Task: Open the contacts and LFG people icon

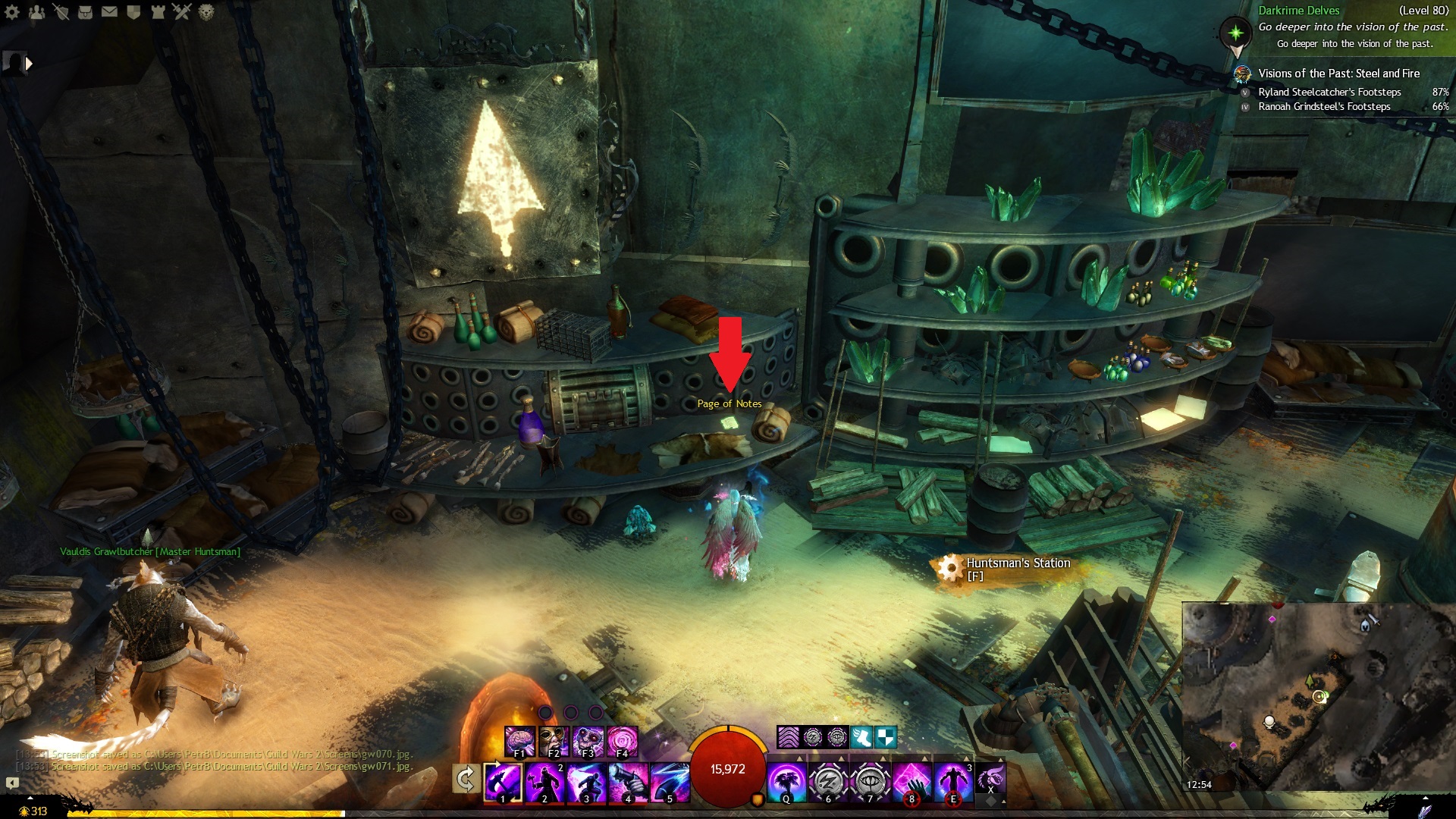Action: coord(36,12)
